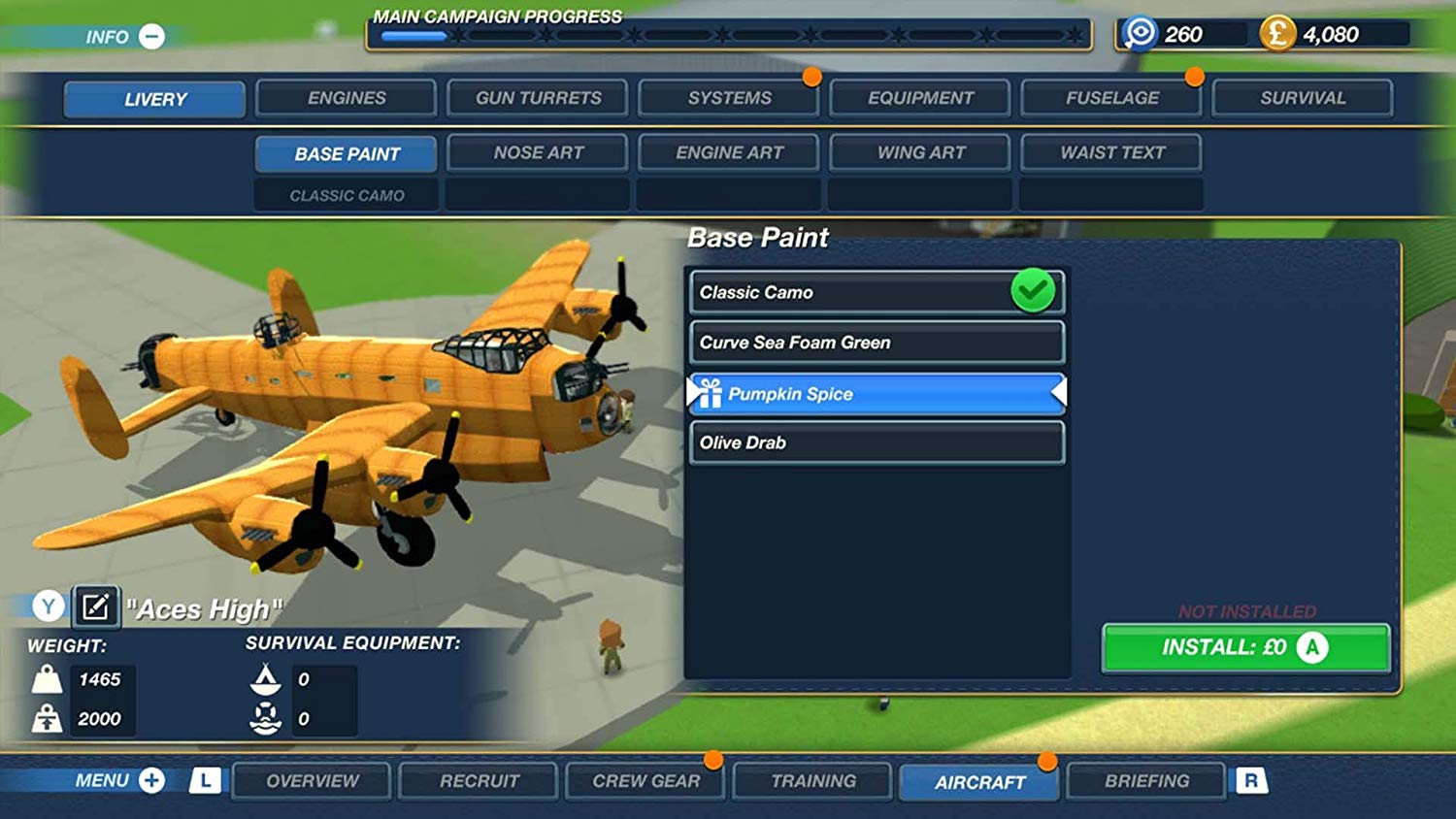Toggle the INFO panel with the minus button

point(150,35)
